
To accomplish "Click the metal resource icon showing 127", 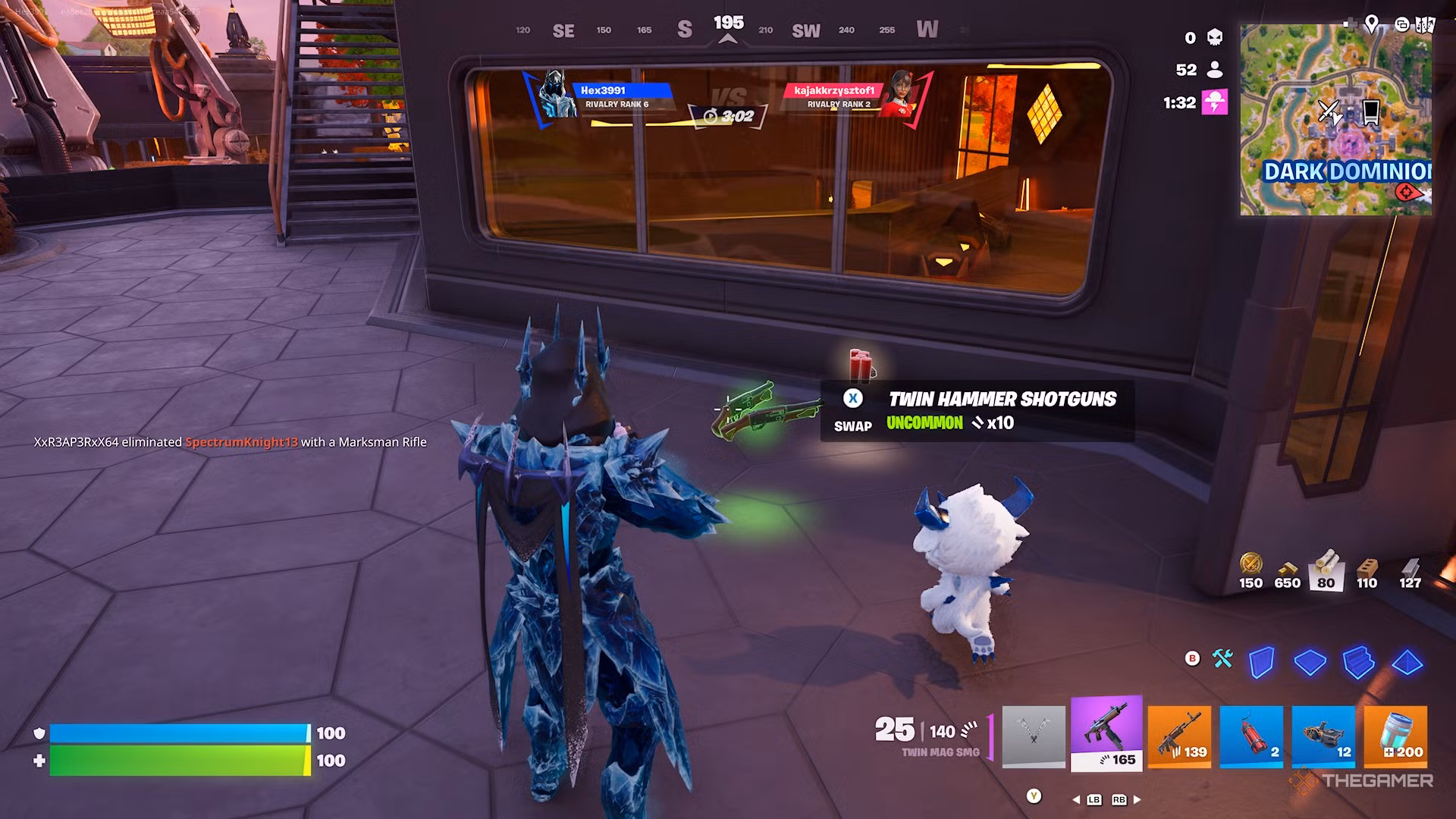I will click(1409, 567).
